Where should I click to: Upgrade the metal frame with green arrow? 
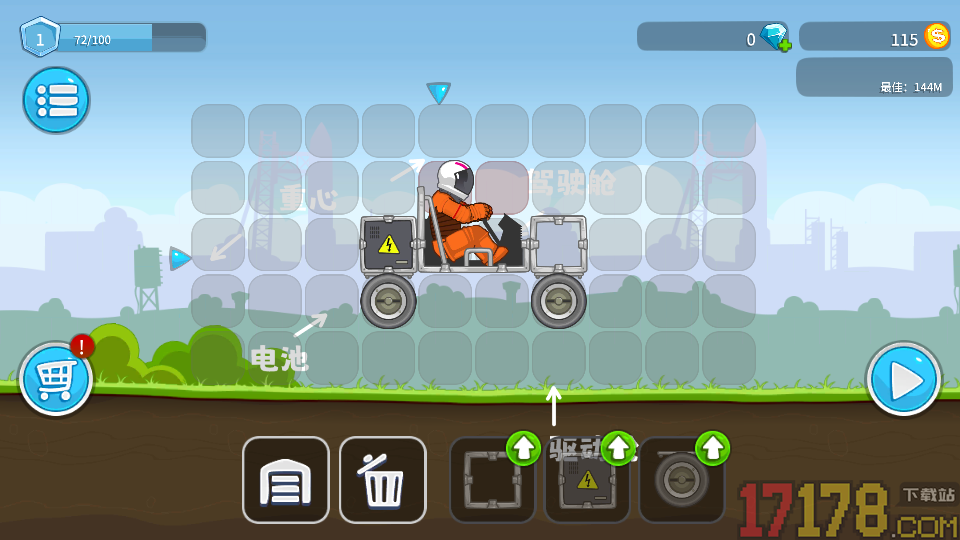[x=523, y=448]
